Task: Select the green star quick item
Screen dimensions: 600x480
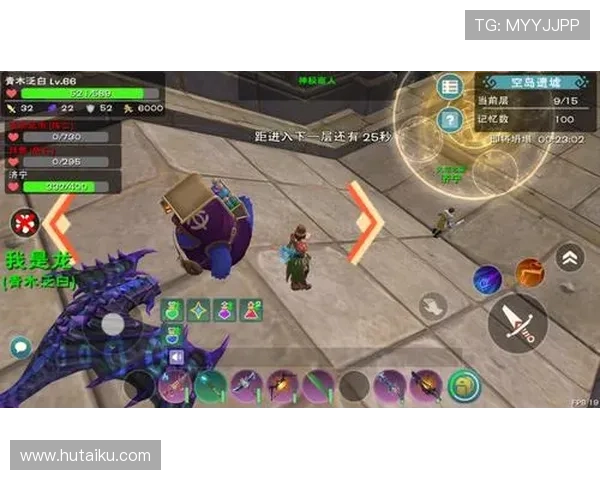Action: [x=198, y=311]
